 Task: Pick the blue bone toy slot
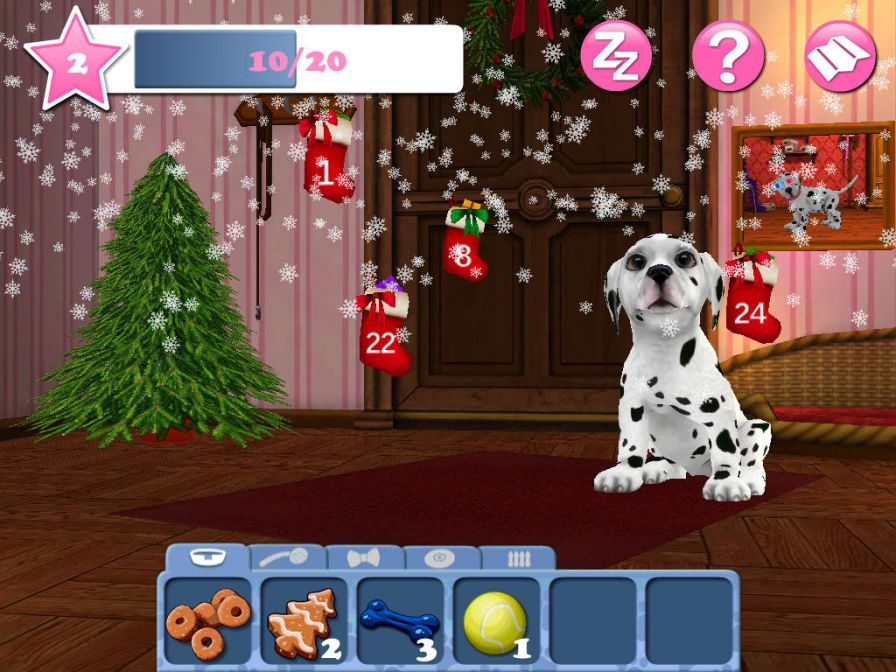point(400,622)
